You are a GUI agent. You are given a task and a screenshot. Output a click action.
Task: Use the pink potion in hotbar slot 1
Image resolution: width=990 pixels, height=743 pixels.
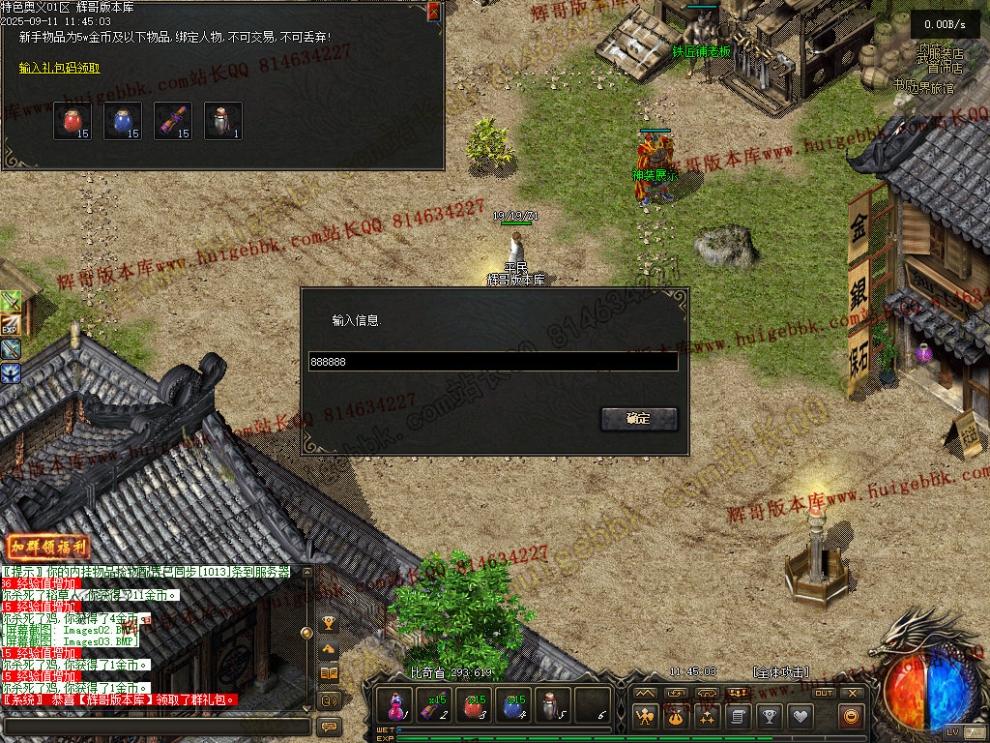[x=395, y=706]
